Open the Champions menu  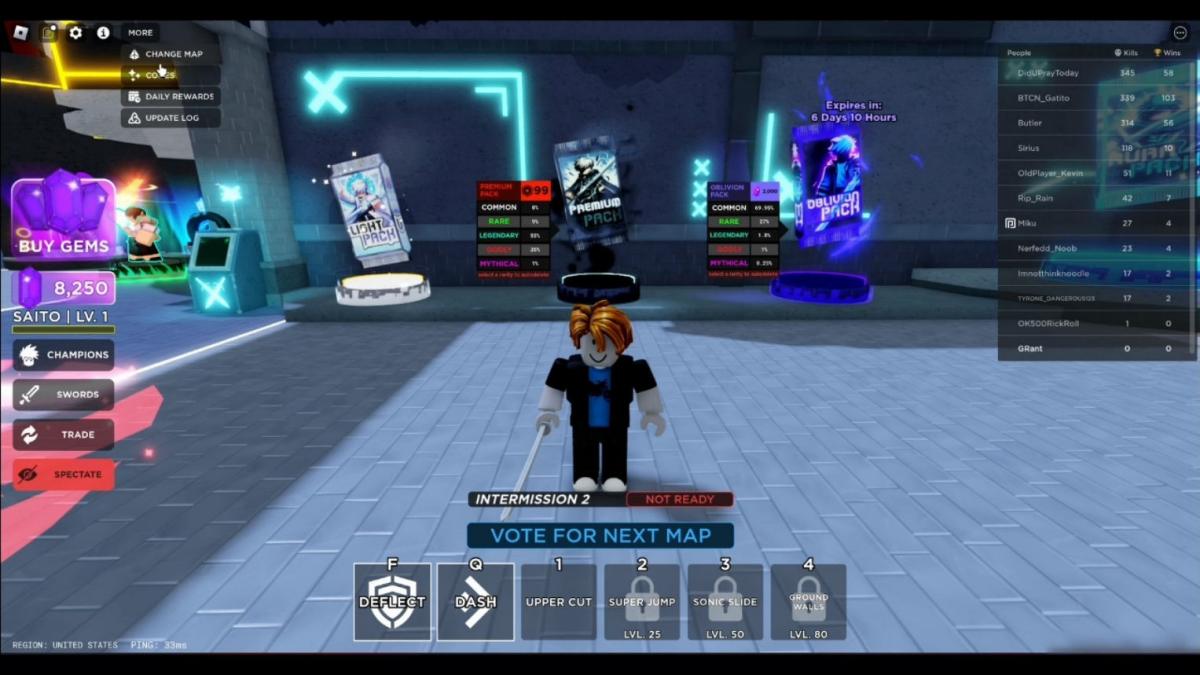click(x=64, y=354)
